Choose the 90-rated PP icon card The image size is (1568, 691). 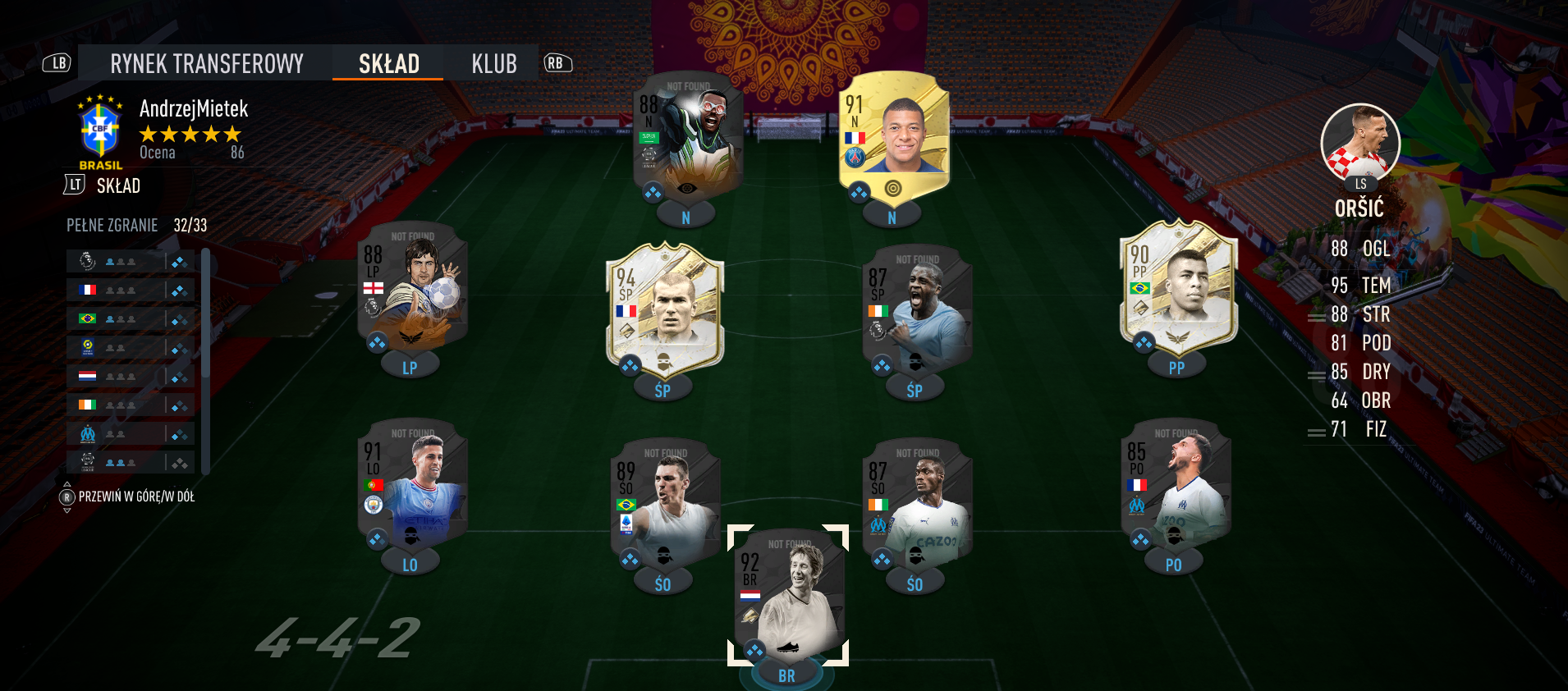click(x=1178, y=287)
